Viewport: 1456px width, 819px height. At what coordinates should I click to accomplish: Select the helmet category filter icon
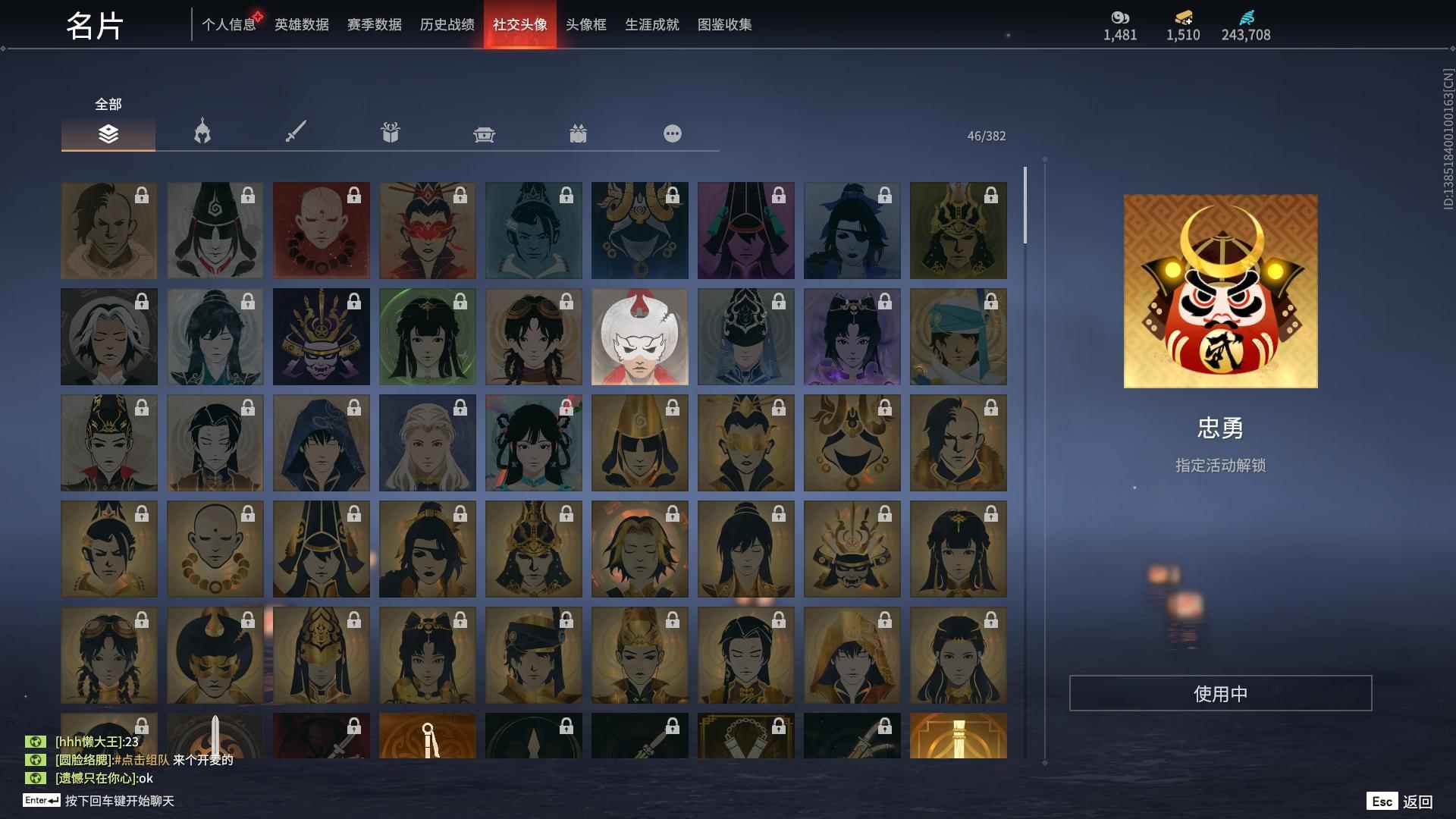tap(201, 133)
